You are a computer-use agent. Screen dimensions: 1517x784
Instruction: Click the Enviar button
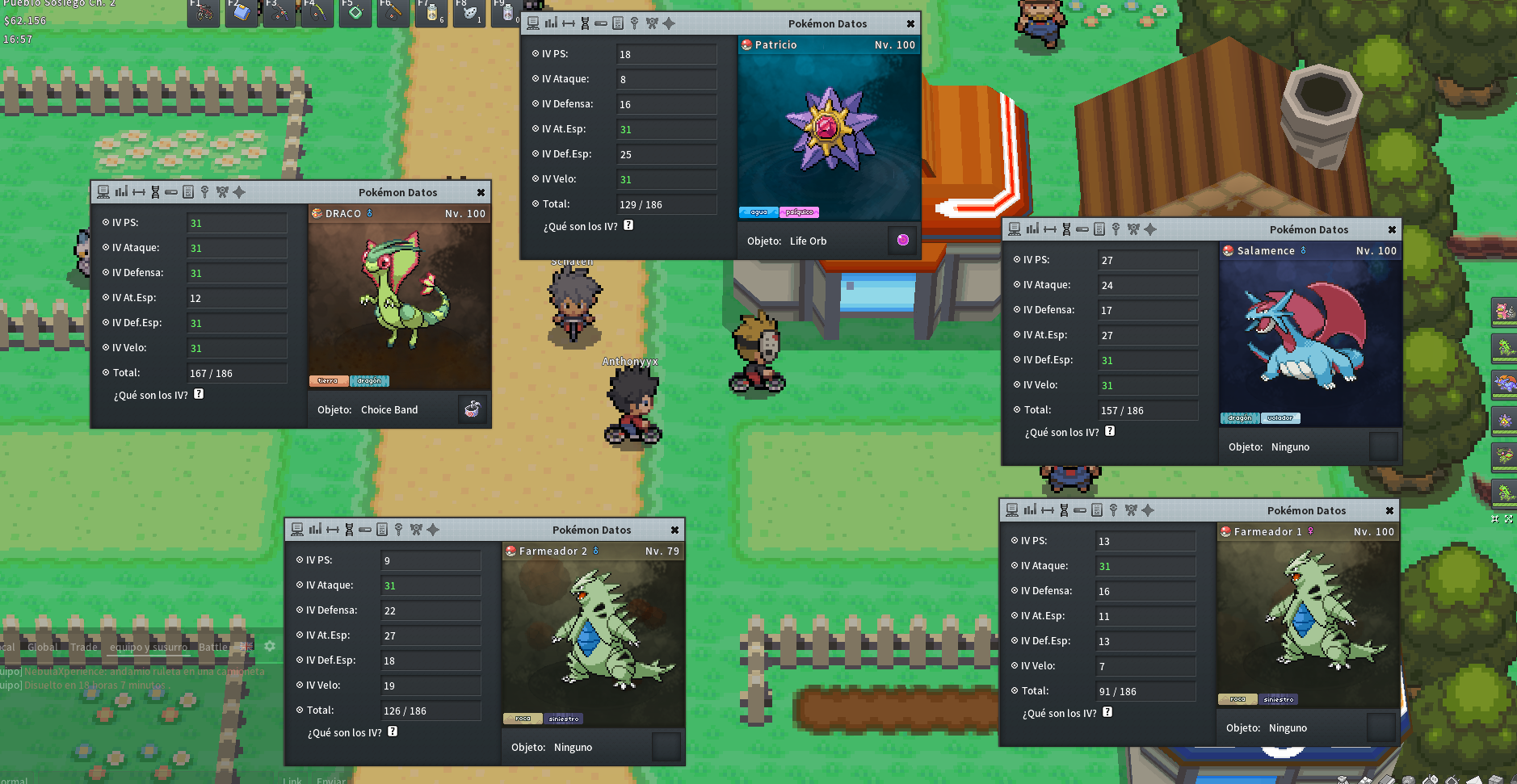(x=331, y=780)
